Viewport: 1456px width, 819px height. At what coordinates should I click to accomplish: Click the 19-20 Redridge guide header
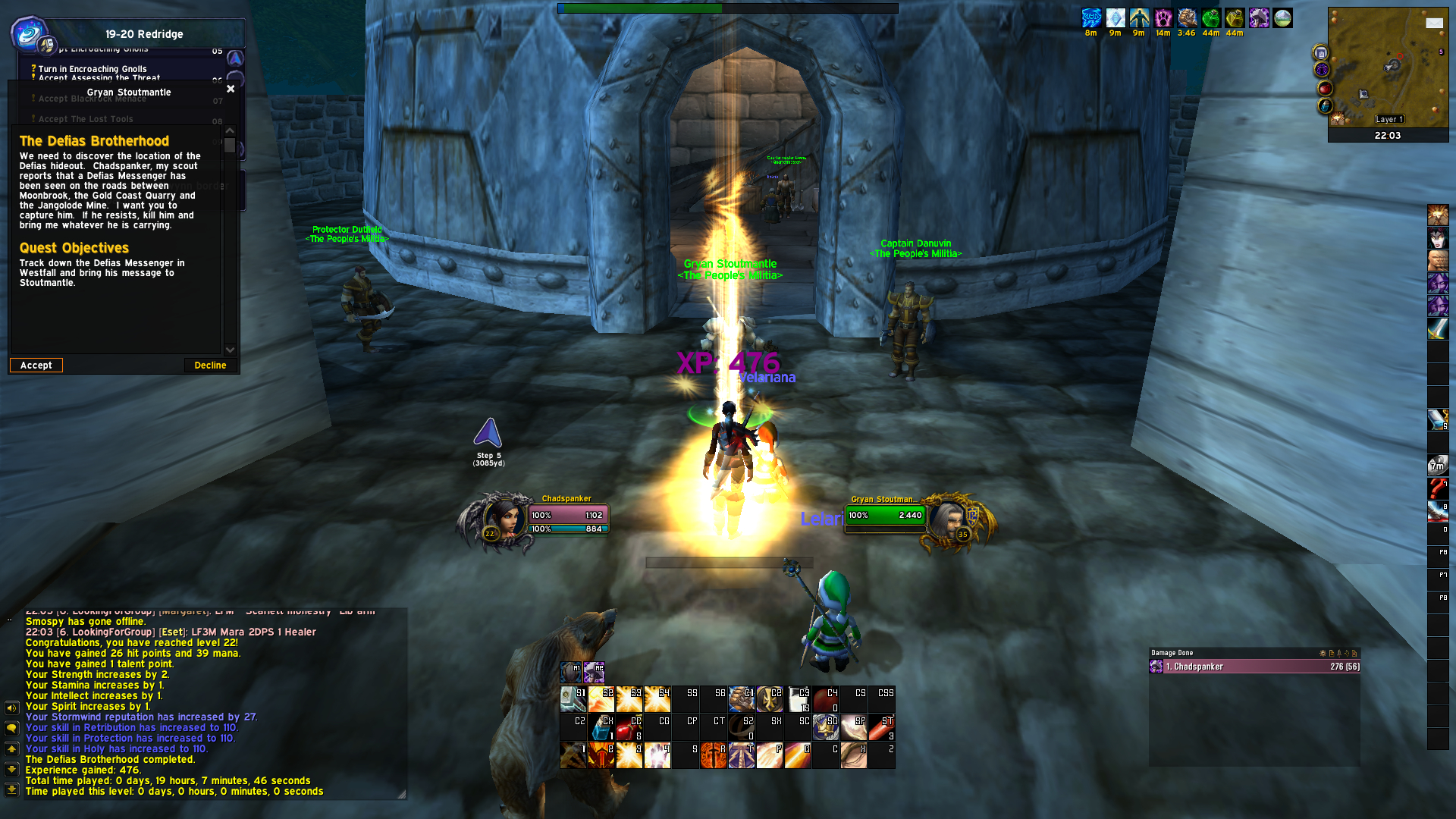pyautogui.click(x=144, y=34)
